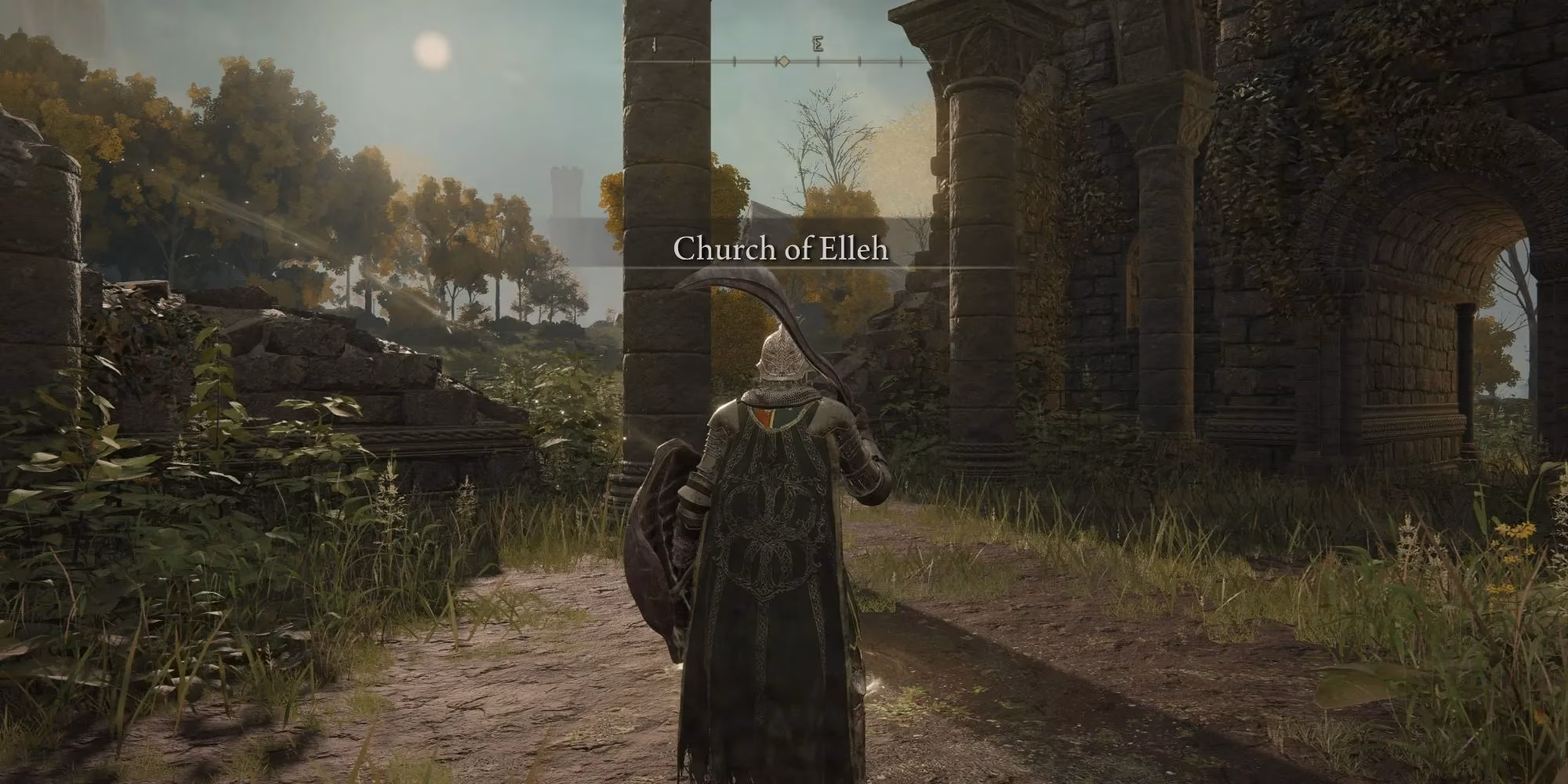Select the East letter on the compass
This screenshot has height=784, width=1568.
(818, 45)
